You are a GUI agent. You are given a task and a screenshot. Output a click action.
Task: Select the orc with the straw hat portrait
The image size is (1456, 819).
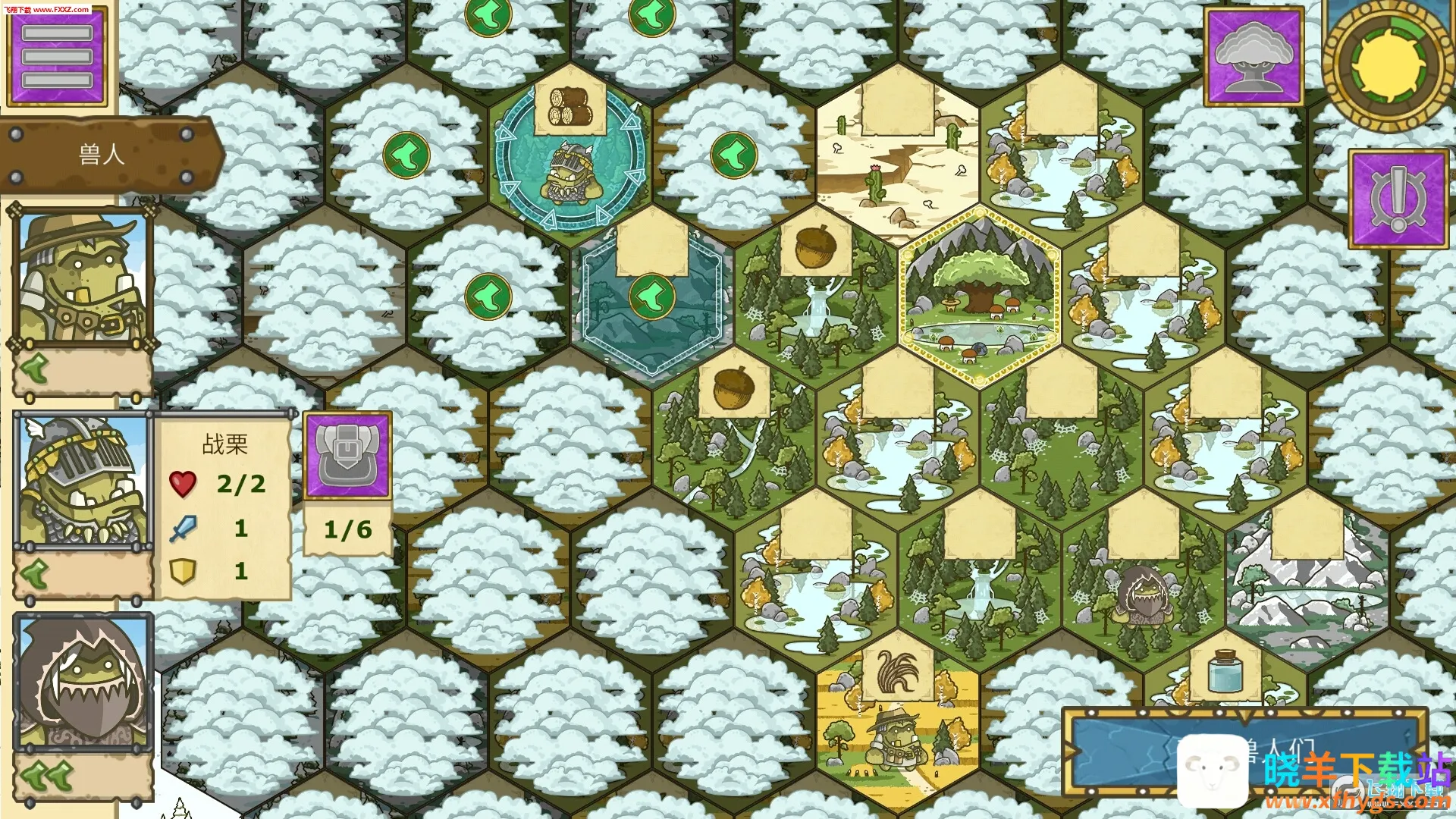[82, 278]
